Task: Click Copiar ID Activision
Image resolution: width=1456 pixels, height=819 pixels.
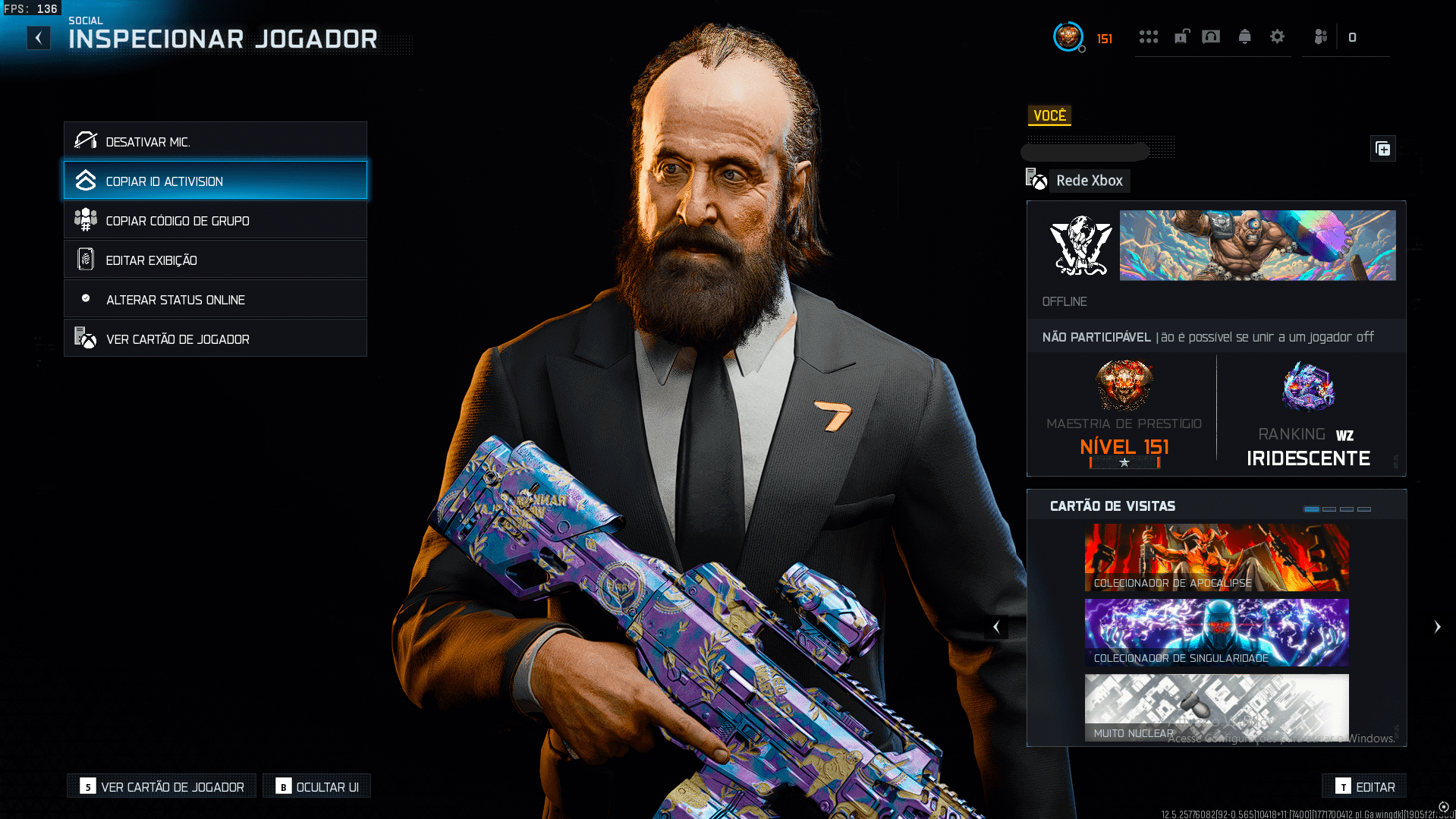Action: point(215,181)
